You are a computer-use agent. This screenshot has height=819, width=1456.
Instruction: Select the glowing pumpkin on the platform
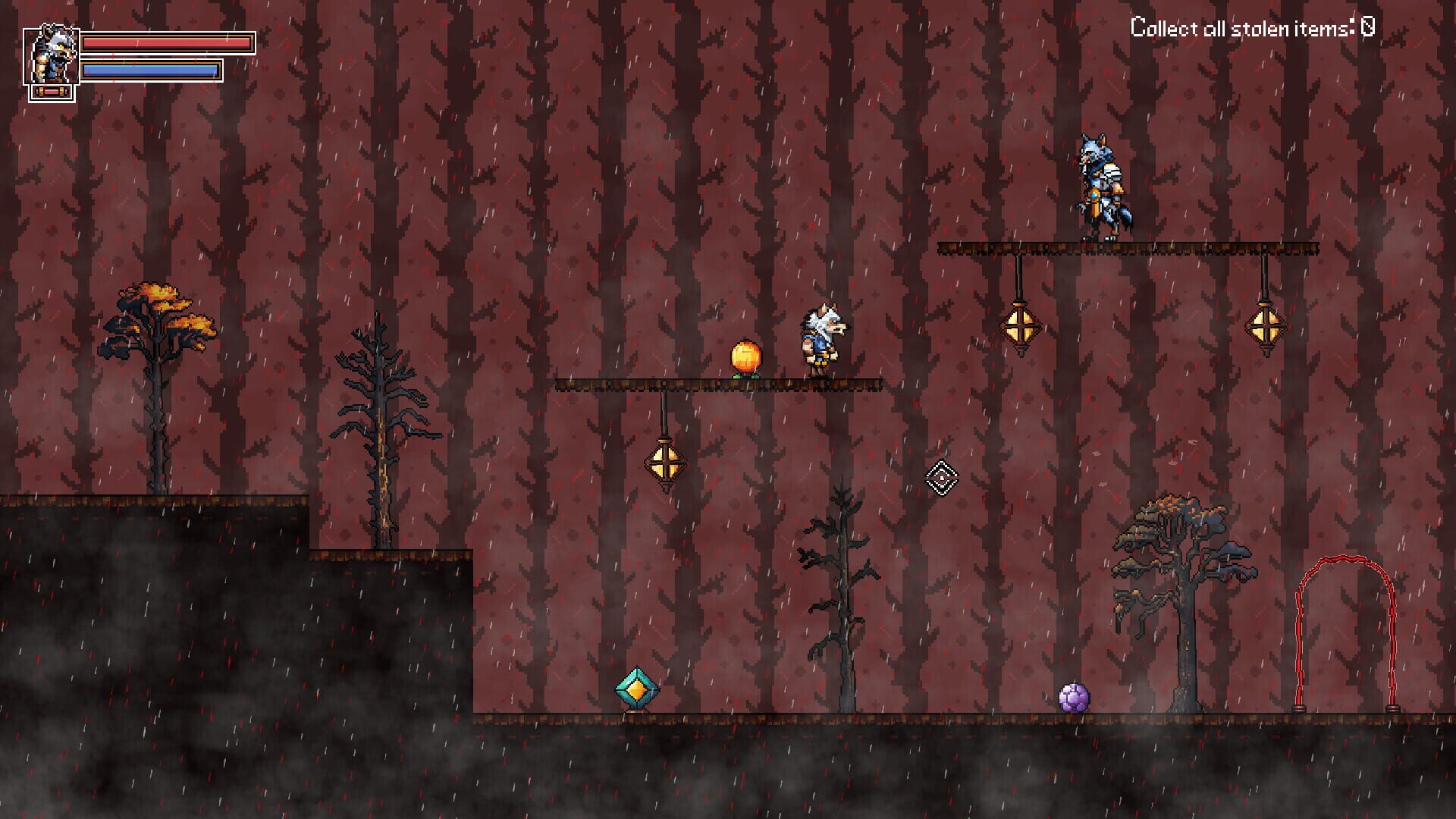point(747,356)
